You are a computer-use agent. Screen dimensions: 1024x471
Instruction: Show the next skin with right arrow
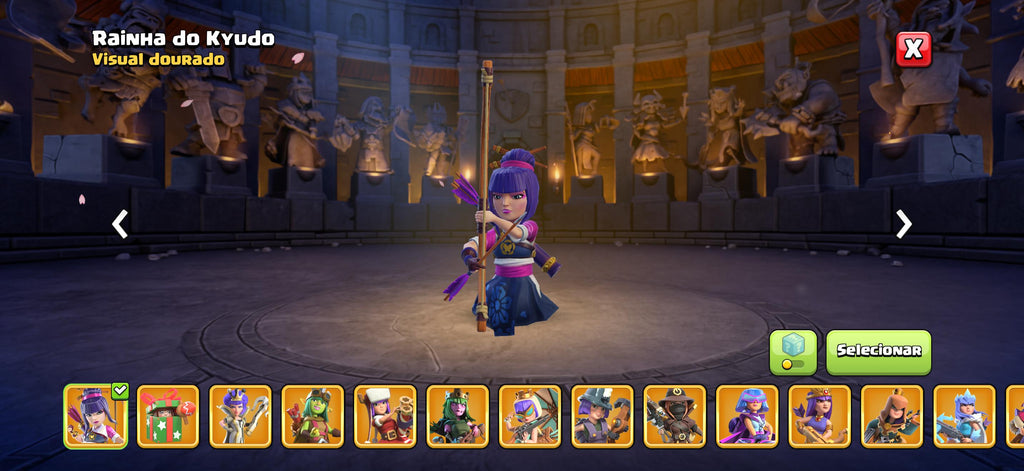click(903, 224)
